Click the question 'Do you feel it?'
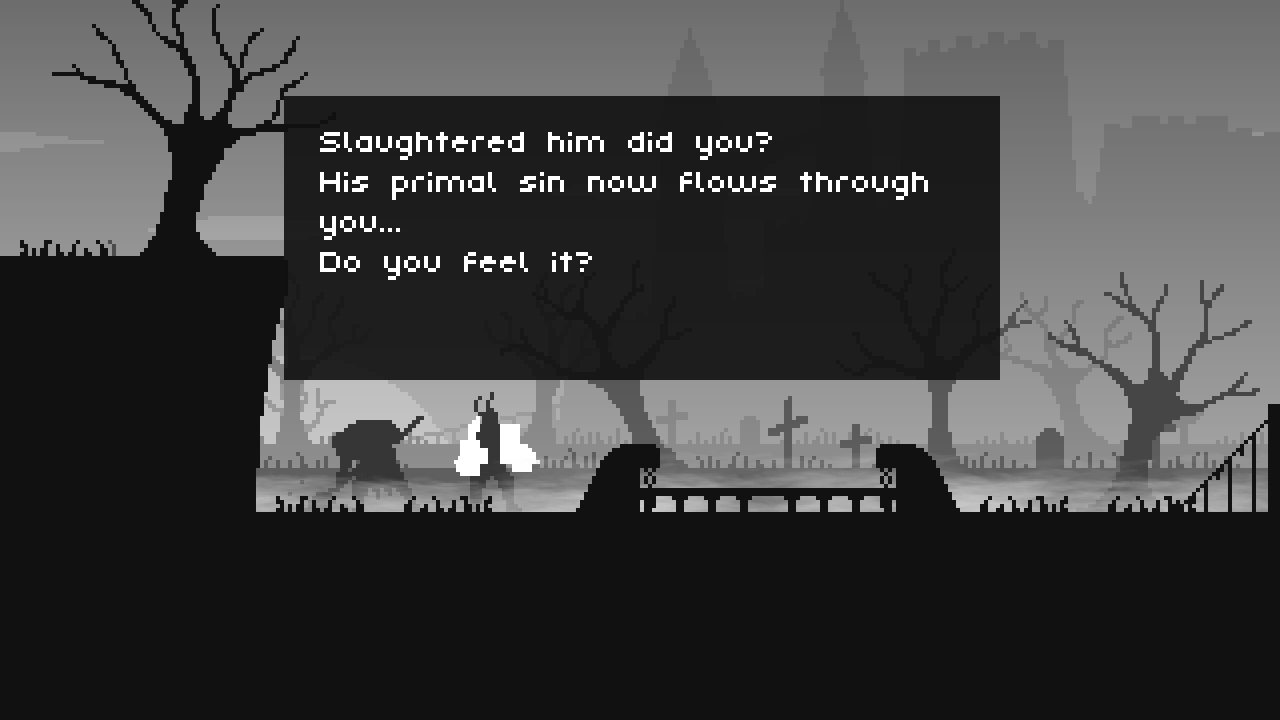This screenshot has width=1280, height=720. pos(455,262)
